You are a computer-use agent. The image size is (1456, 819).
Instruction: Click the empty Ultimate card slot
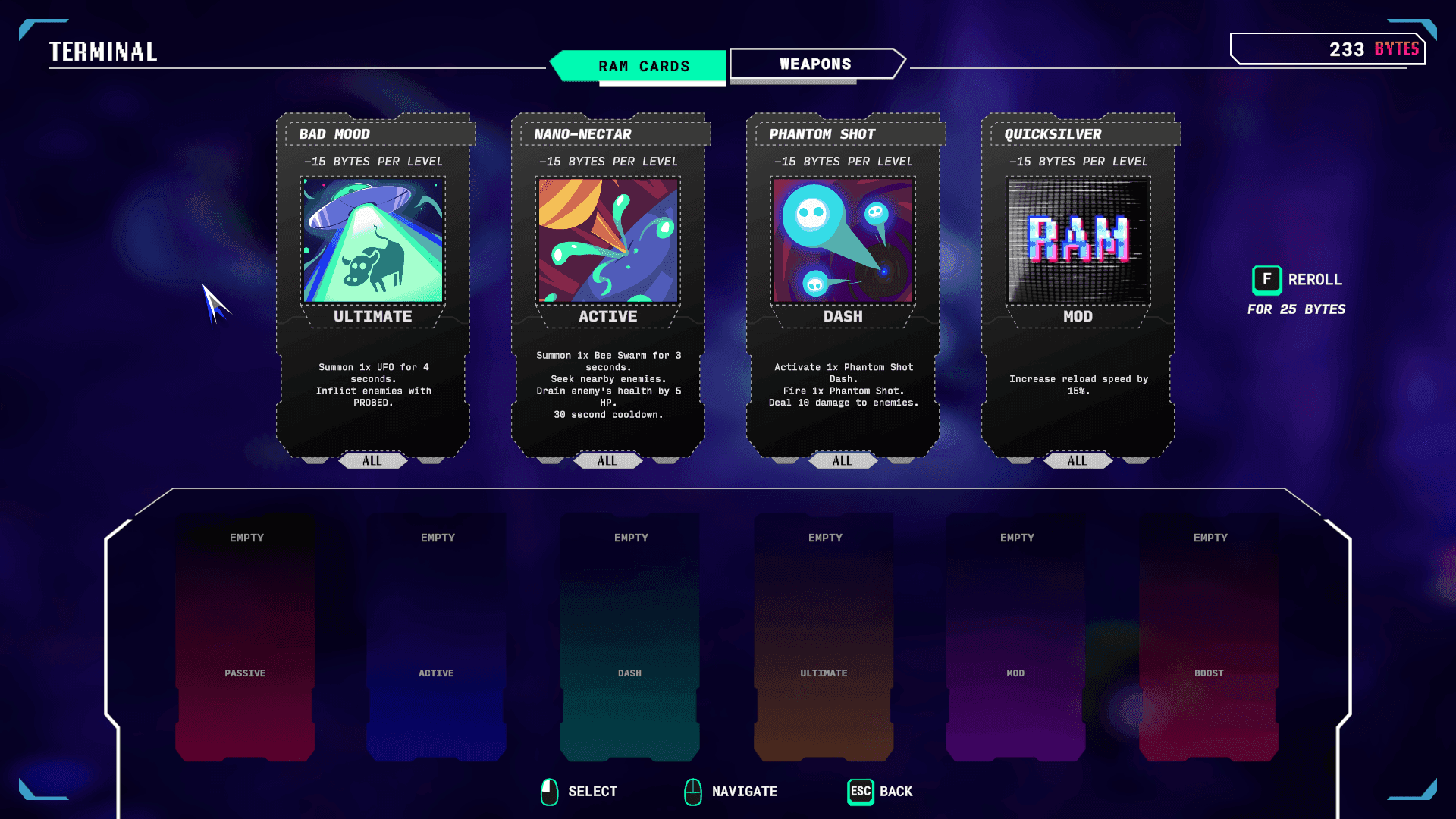click(824, 637)
